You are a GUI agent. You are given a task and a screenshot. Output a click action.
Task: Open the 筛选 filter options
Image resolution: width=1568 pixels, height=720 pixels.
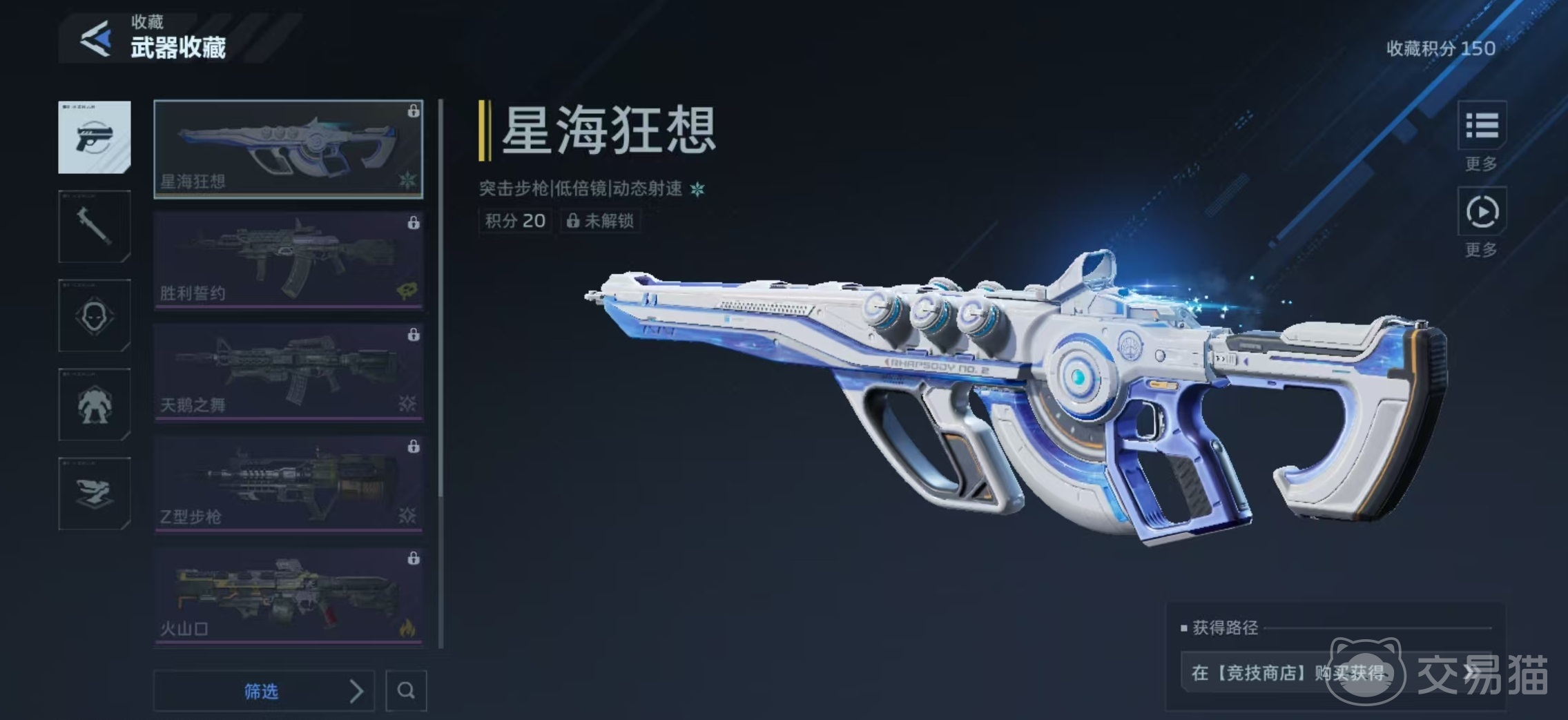click(x=264, y=690)
